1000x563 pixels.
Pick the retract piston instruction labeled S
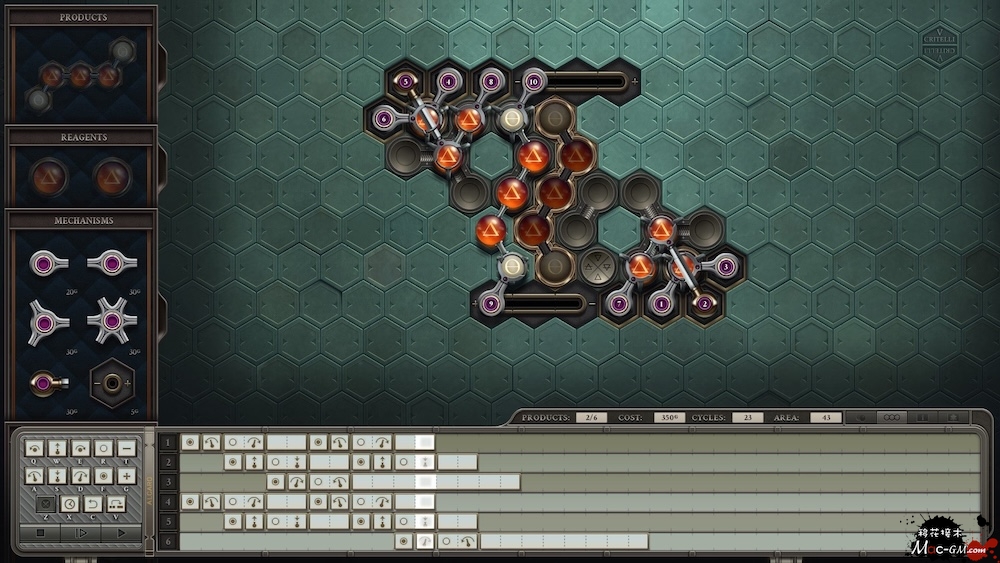[58, 476]
